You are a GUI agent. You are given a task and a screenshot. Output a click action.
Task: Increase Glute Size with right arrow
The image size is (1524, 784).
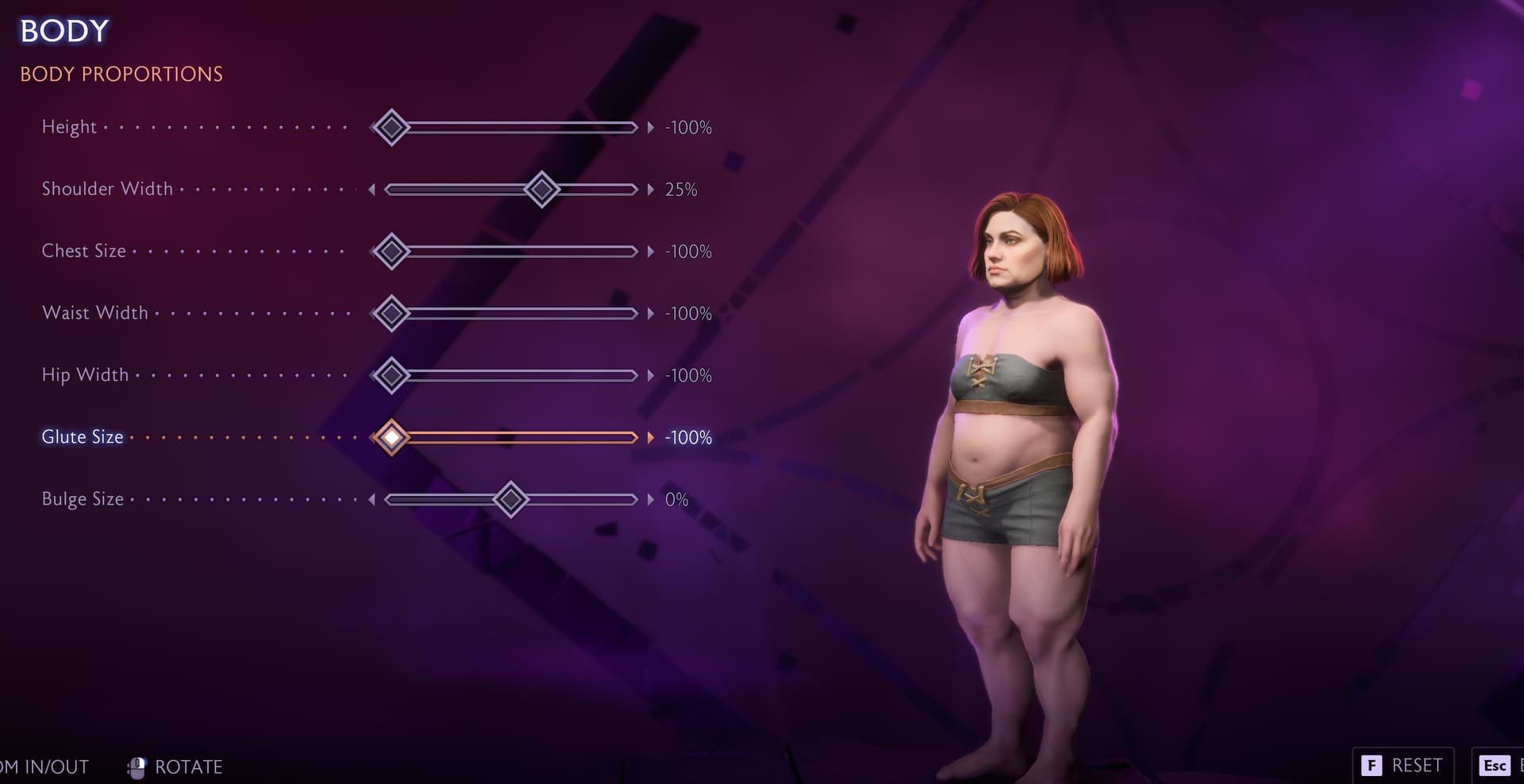pos(651,437)
